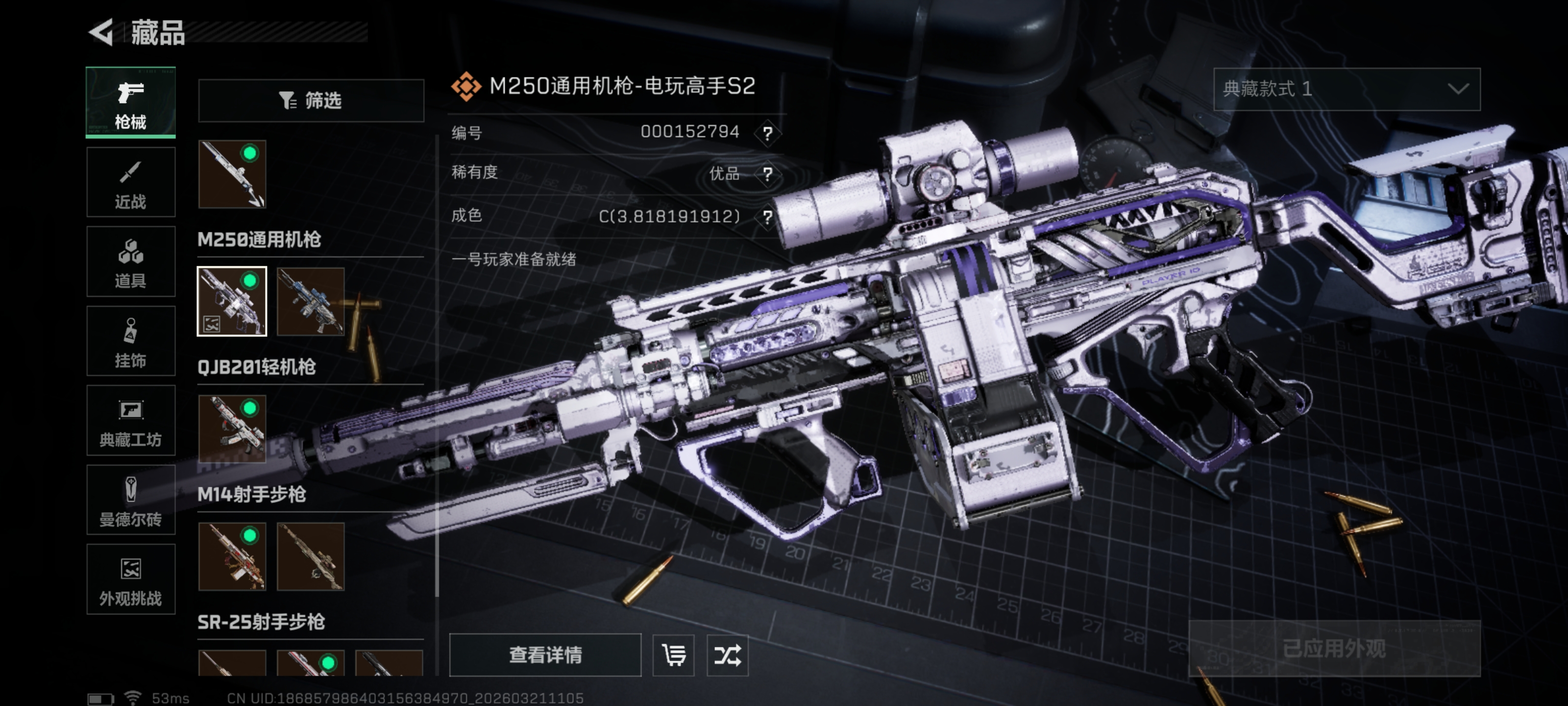Show the 编号 serial number help tooltip

coord(767,133)
